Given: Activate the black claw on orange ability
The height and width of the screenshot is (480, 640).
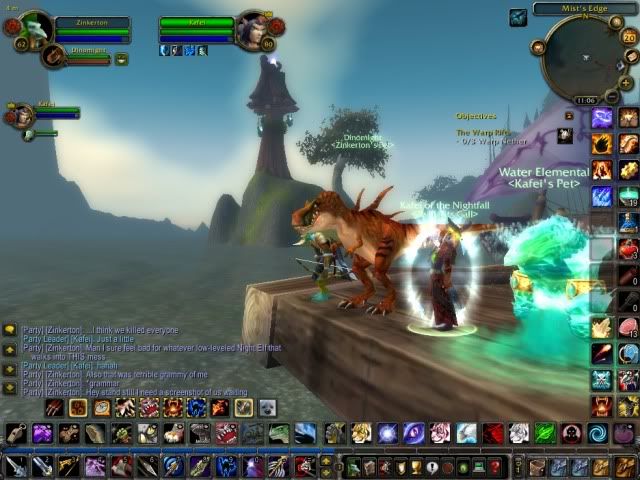Looking at the screenshot, I should click(602, 144).
